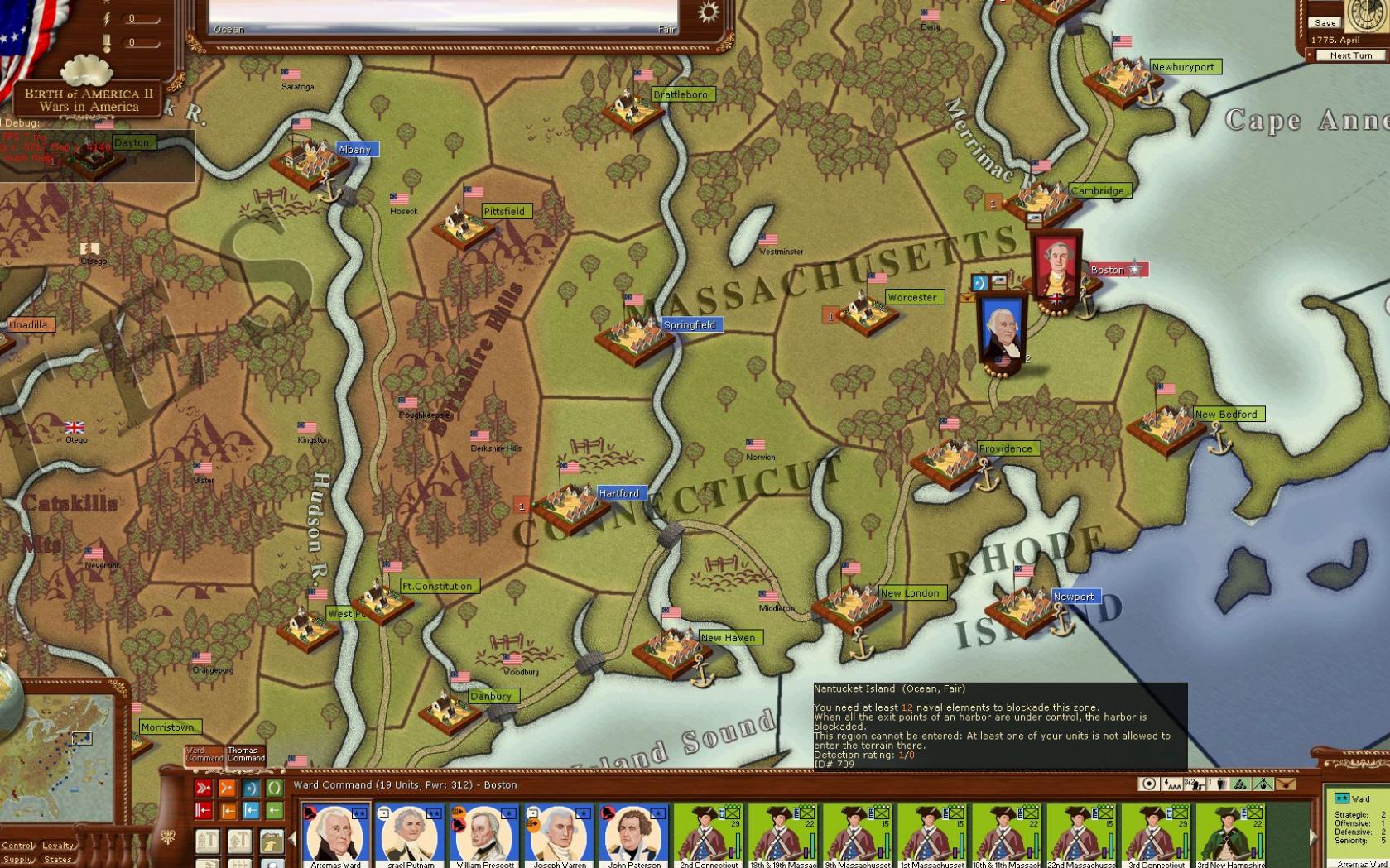Click the cannonball pile toolbar icon
This screenshot has height=868, width=1390.
coord(1239,784)
